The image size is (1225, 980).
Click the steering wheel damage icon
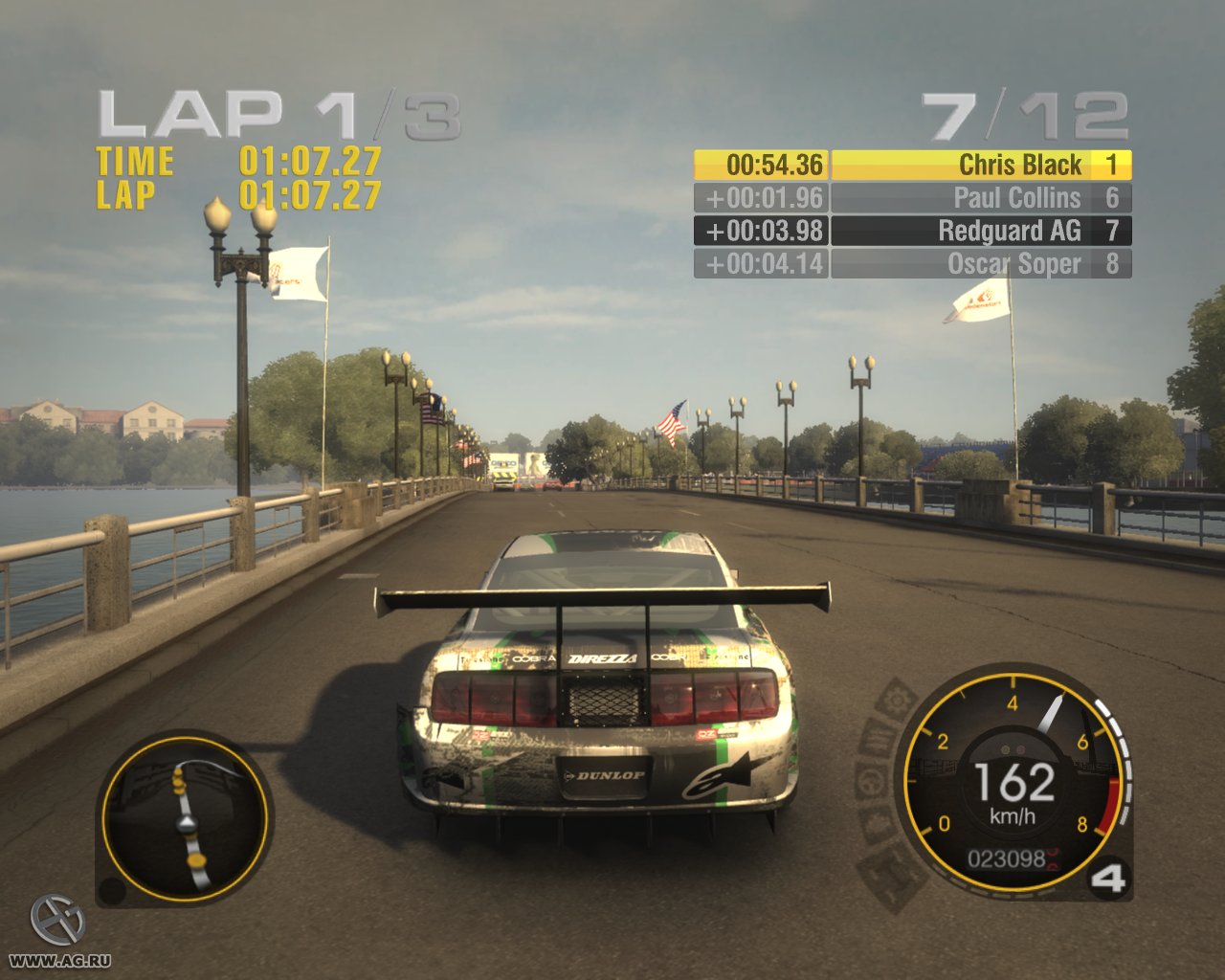(x=869, y=780)
